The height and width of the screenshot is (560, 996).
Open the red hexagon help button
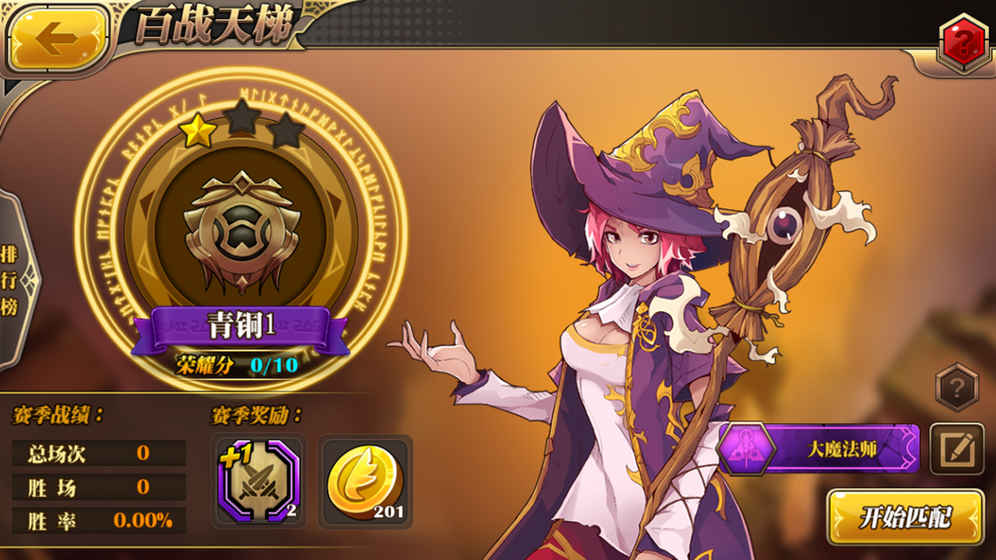(964, 42)
